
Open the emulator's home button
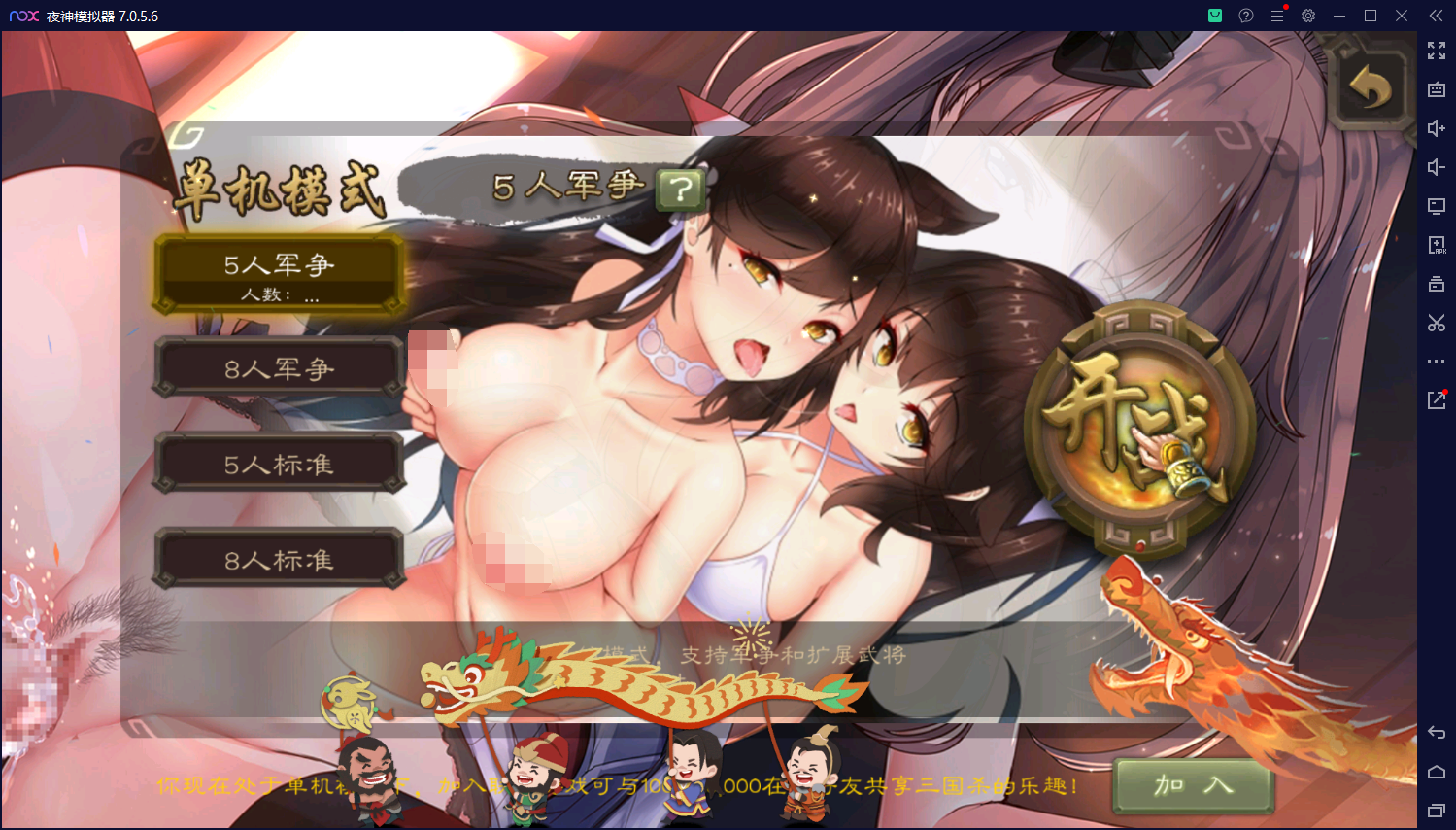(1437, 772)
